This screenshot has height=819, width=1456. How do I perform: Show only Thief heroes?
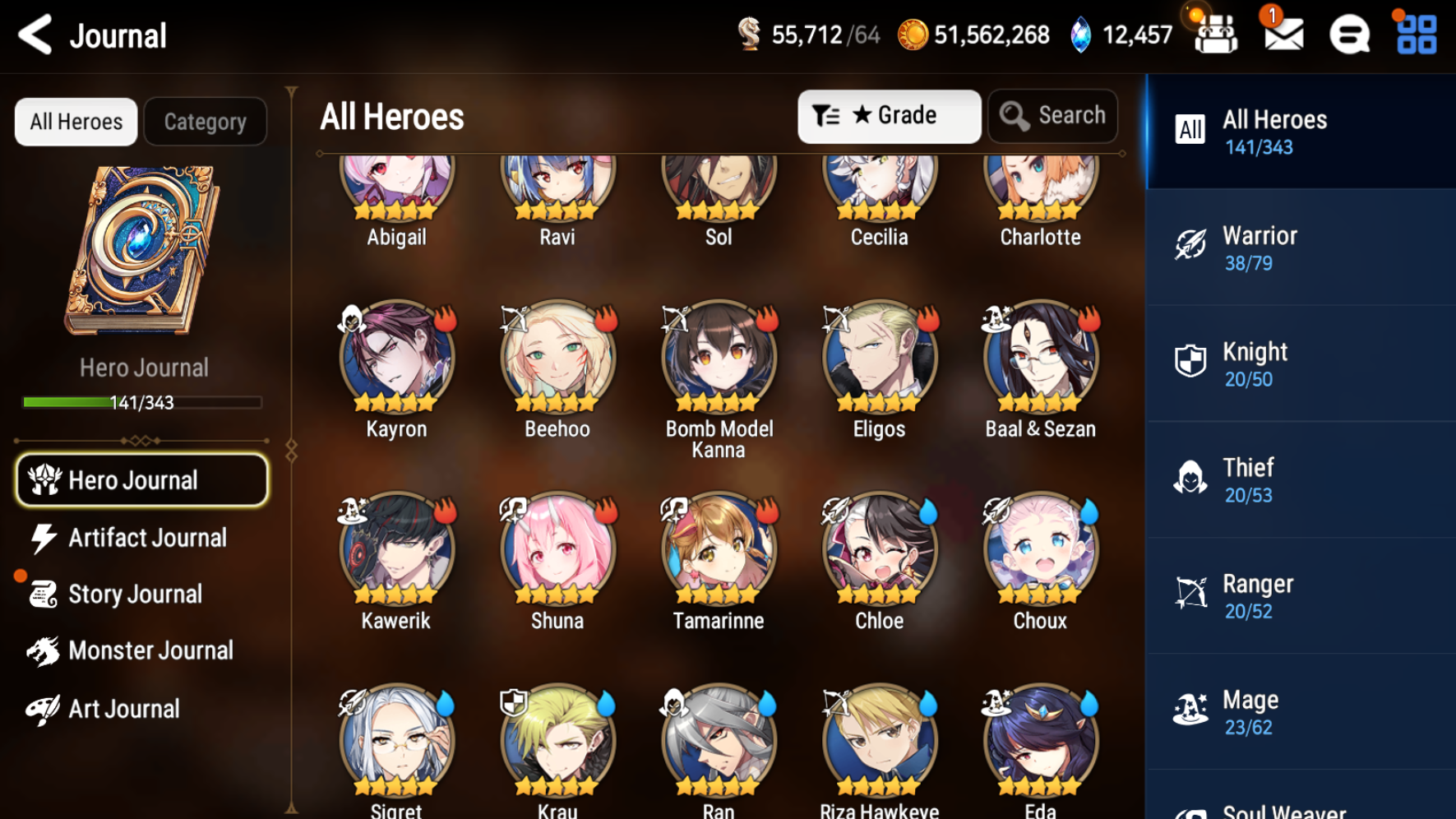pyautogui.click(x=1300, y=479)
